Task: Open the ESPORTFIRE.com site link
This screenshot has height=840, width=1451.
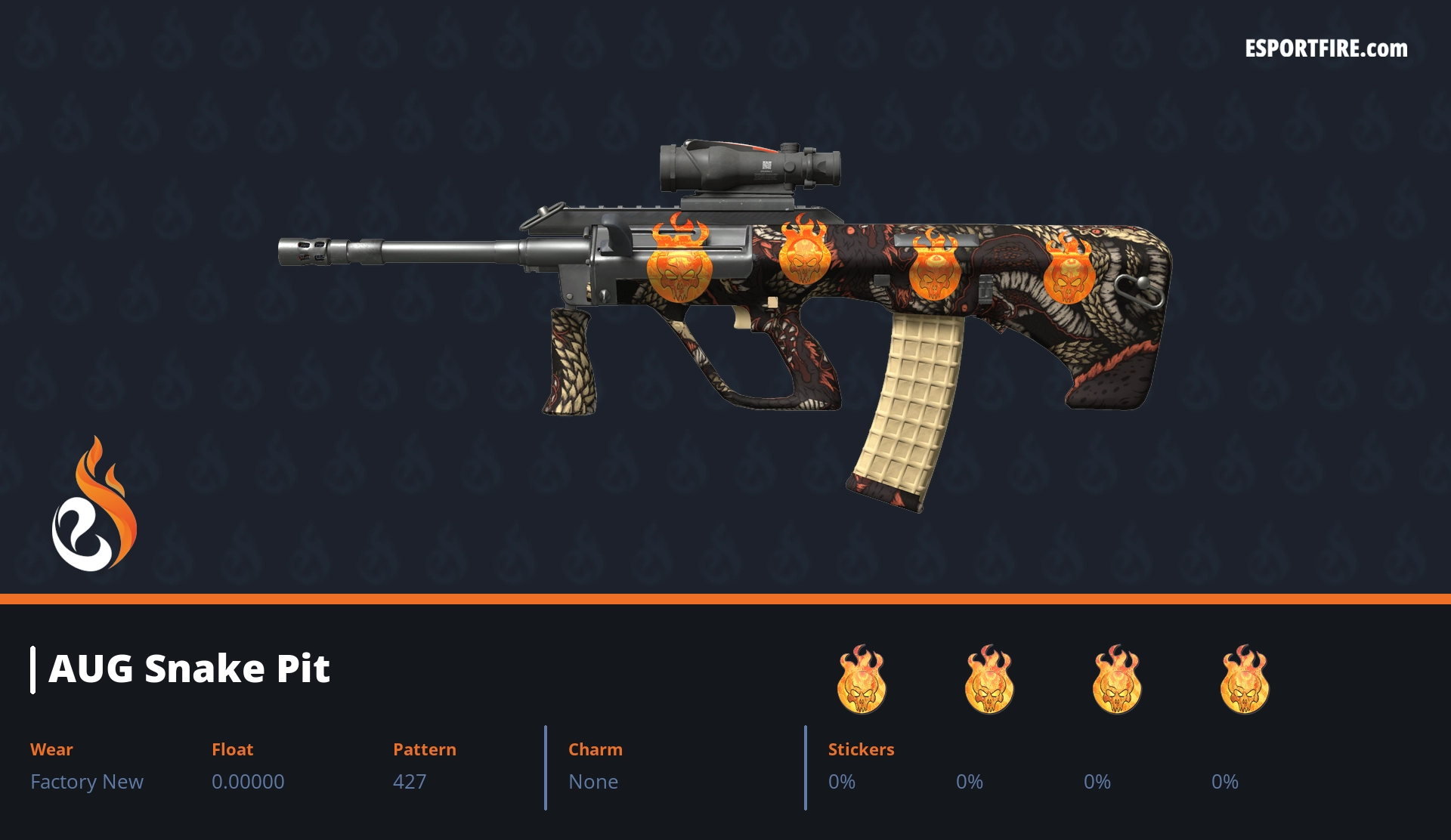Action: click(x=1326, y=49)
